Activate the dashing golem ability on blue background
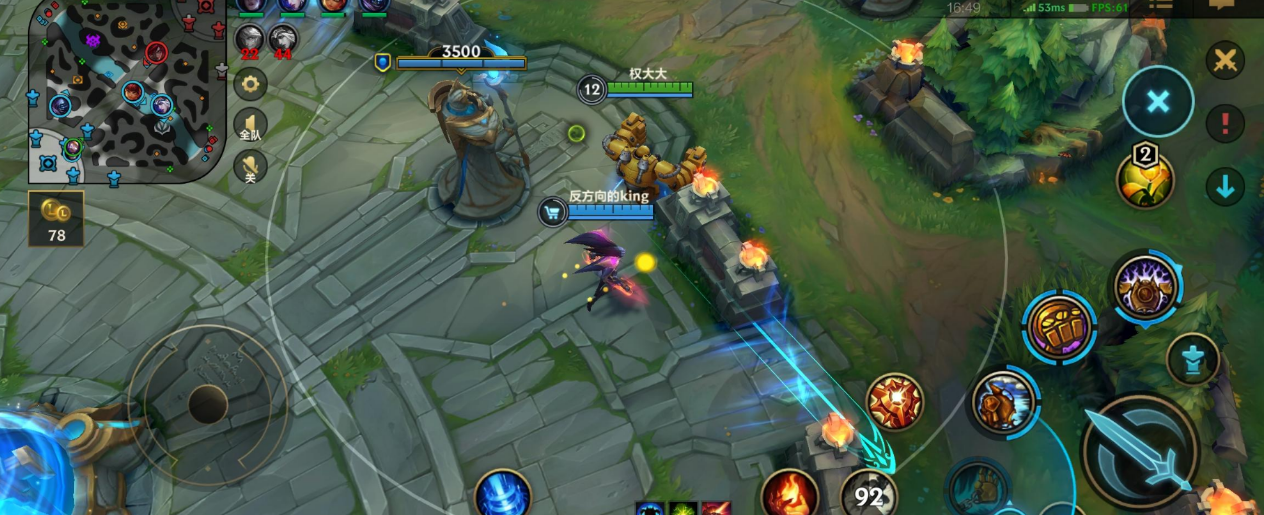The width and height of the screenshot is (1264, 515). [x=1004, y=402]
